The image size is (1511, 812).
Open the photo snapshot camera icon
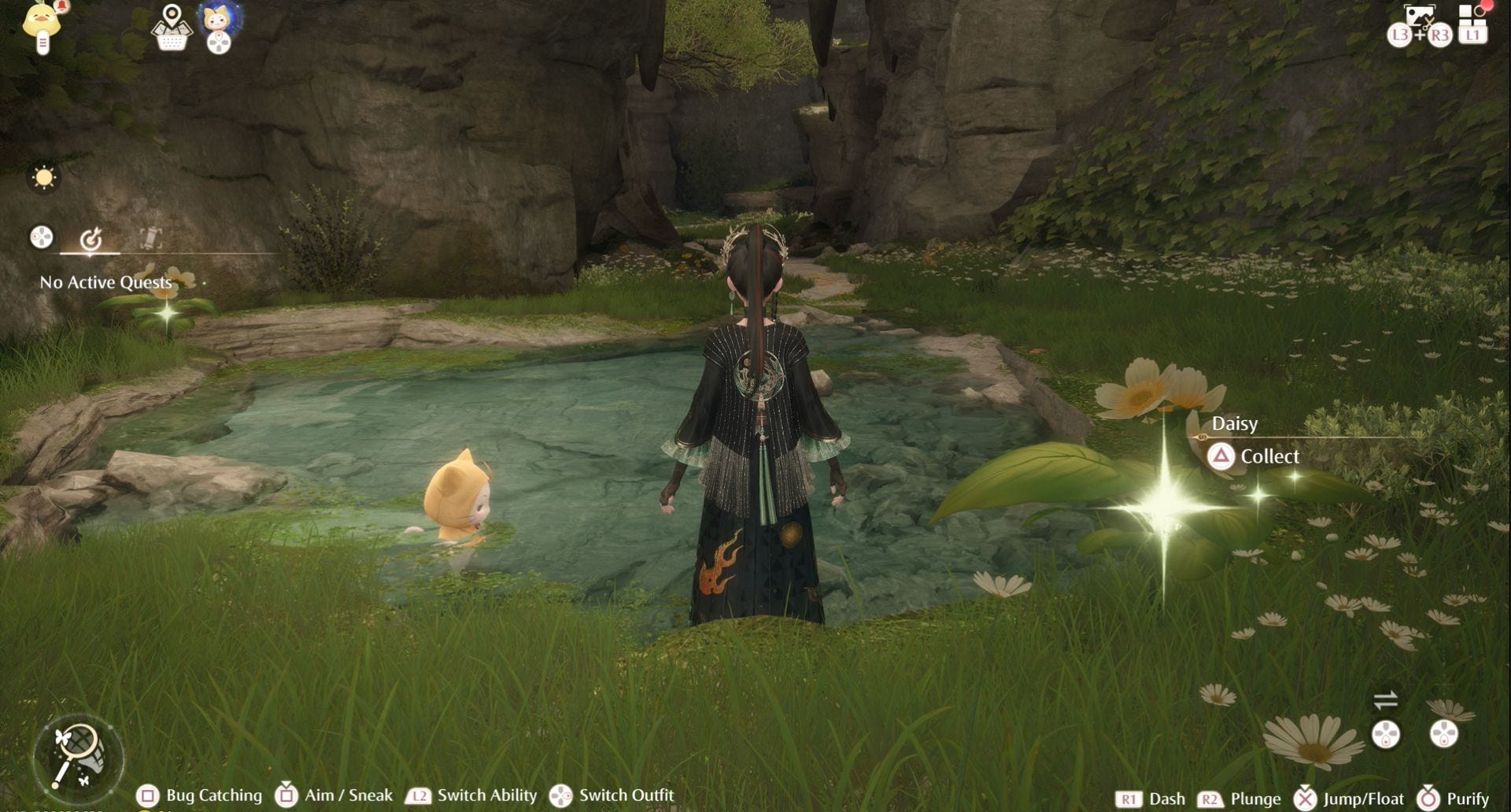(x=1420, y=17)
